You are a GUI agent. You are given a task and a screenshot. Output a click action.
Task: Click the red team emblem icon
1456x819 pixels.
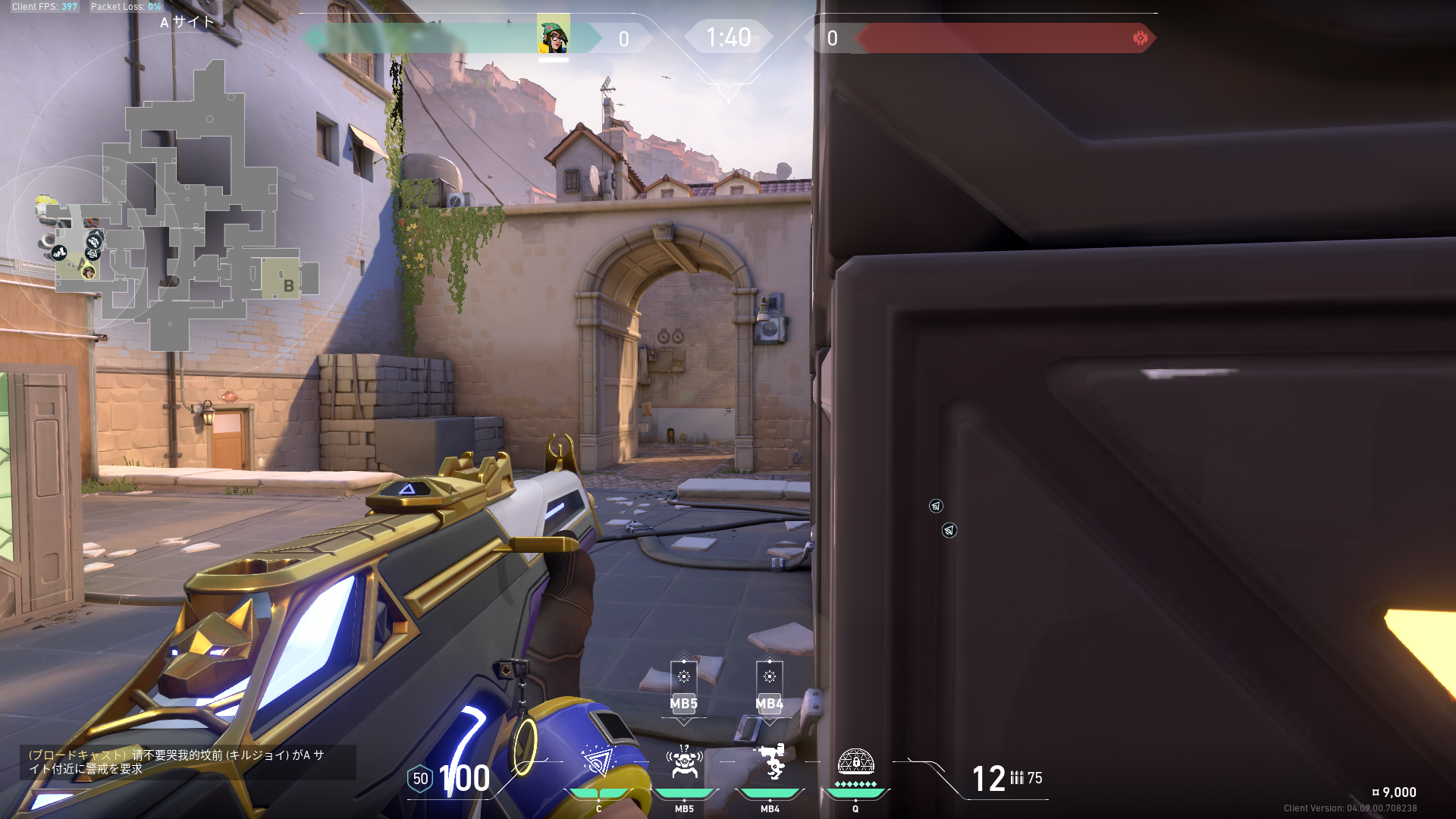click(x=1140, y=38)
